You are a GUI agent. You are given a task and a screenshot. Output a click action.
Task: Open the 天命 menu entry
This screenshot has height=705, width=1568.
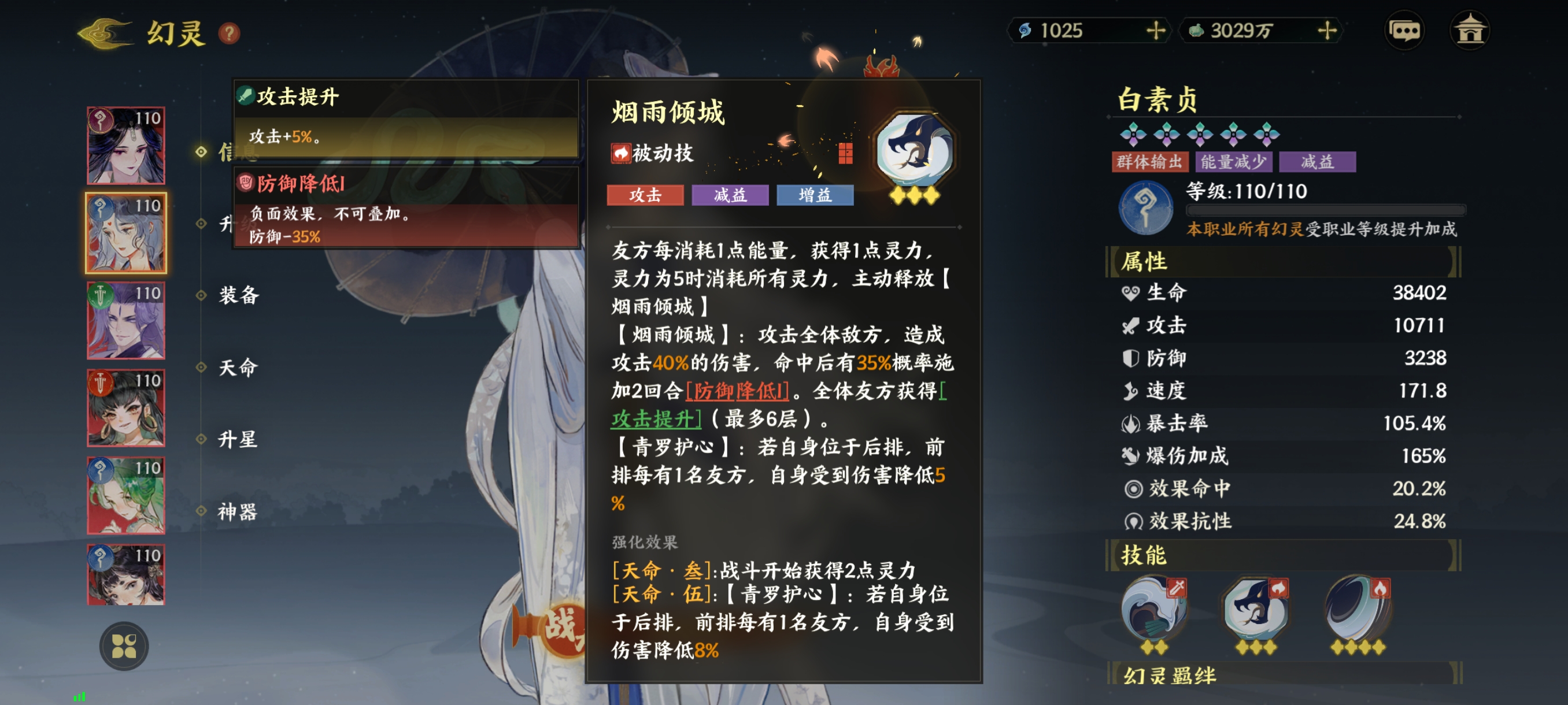(239, 368)
